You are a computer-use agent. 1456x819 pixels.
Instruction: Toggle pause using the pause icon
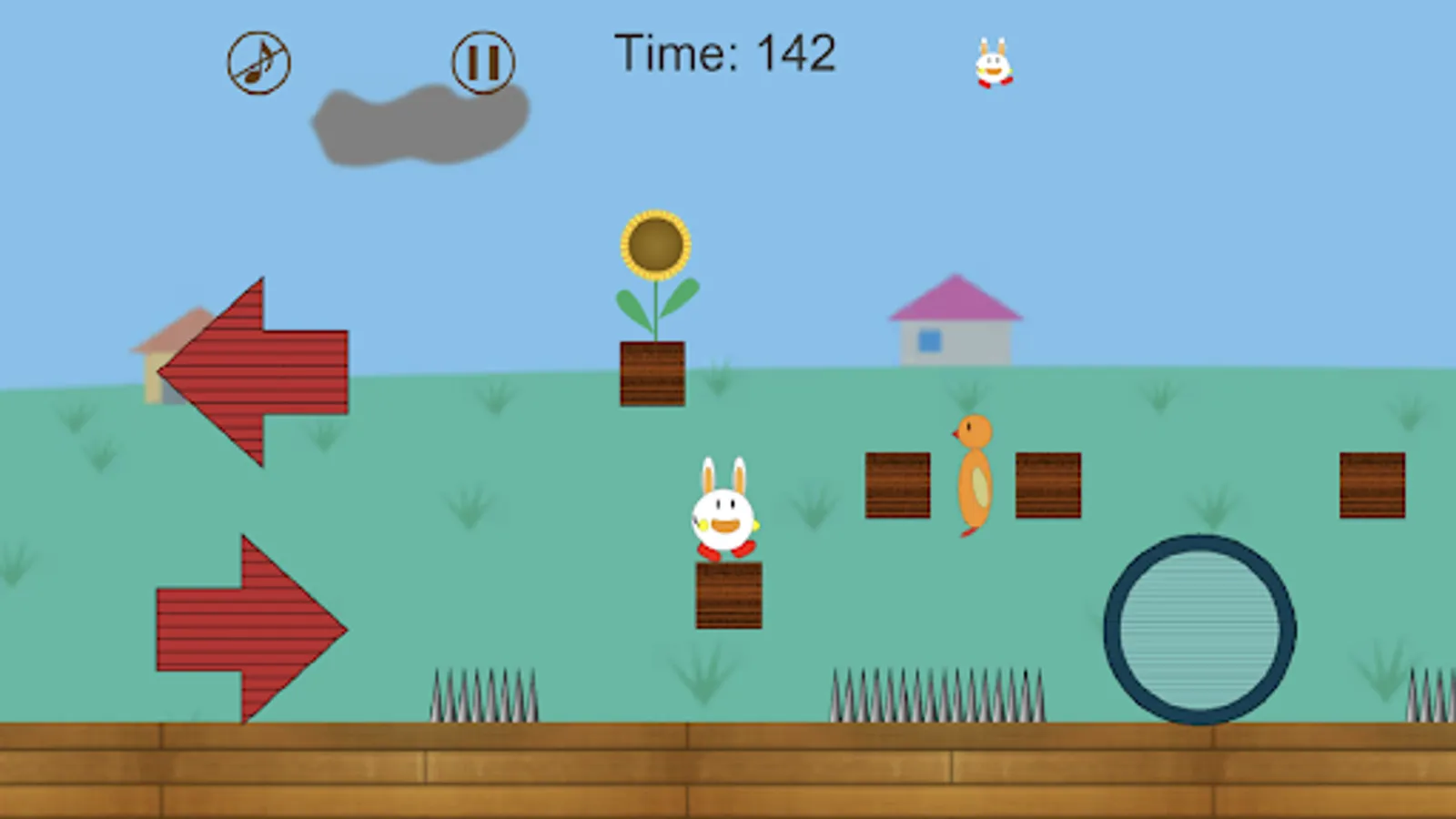(x=483, y=62)
